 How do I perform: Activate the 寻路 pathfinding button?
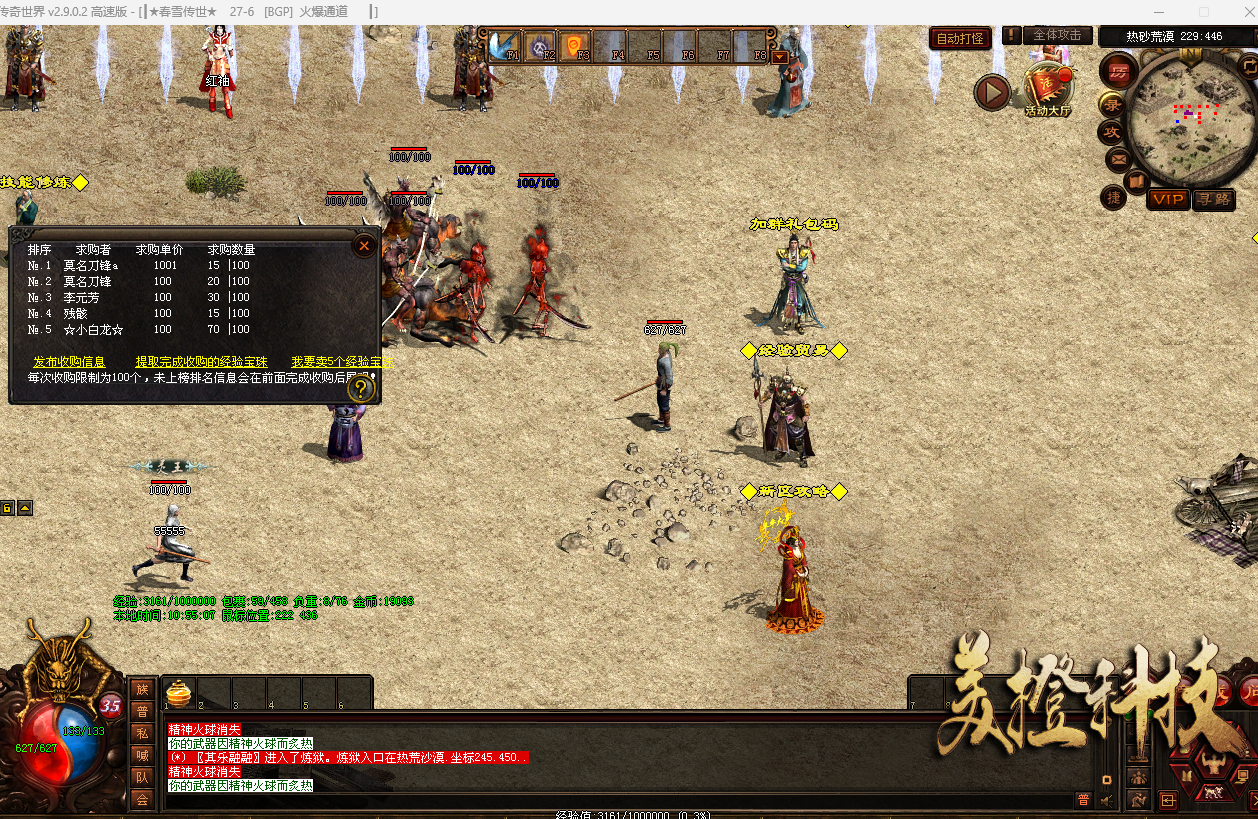tap(1213, 199)
